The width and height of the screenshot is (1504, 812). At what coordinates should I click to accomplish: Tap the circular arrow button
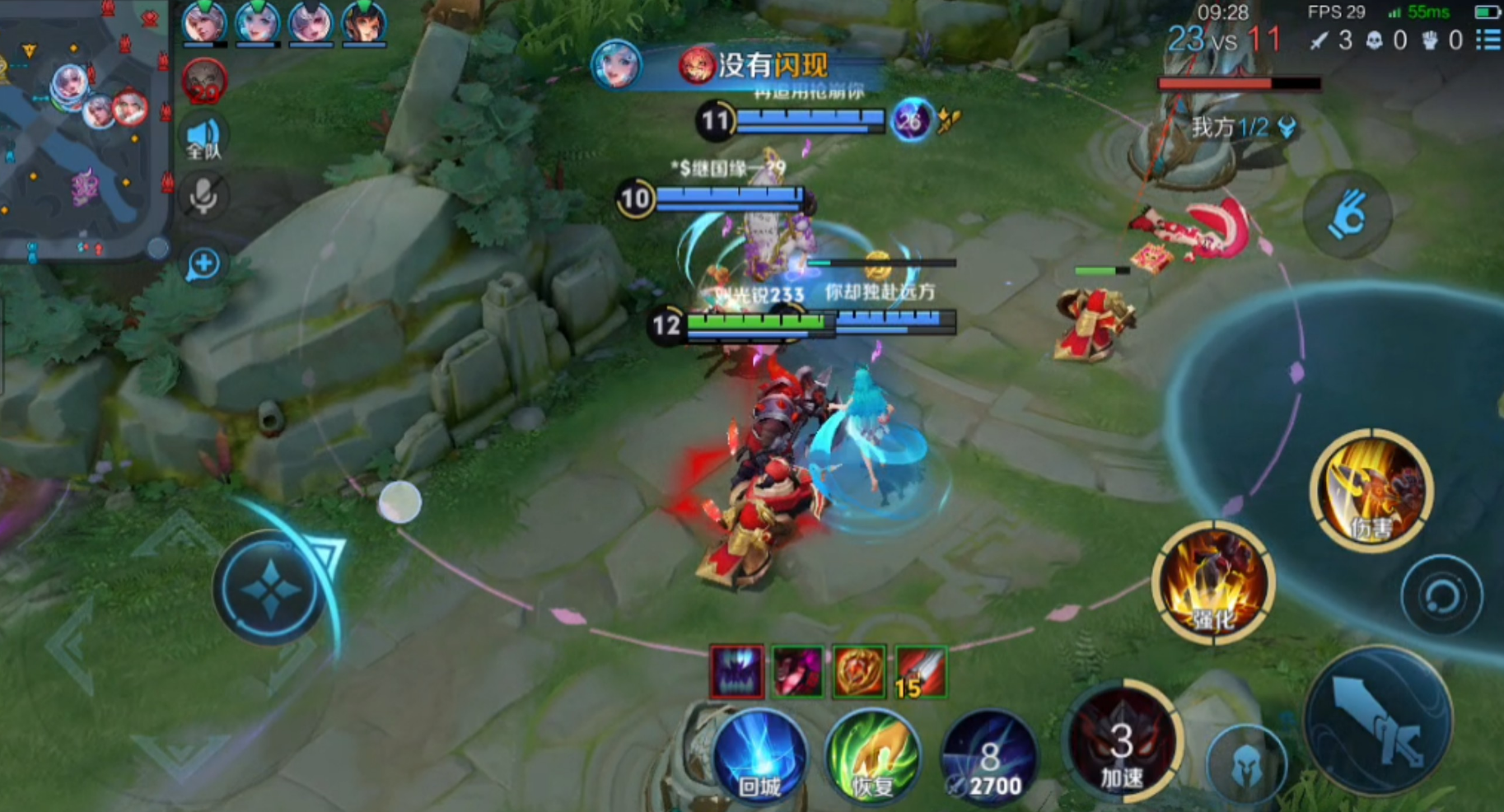click(x=1441, y=595)
